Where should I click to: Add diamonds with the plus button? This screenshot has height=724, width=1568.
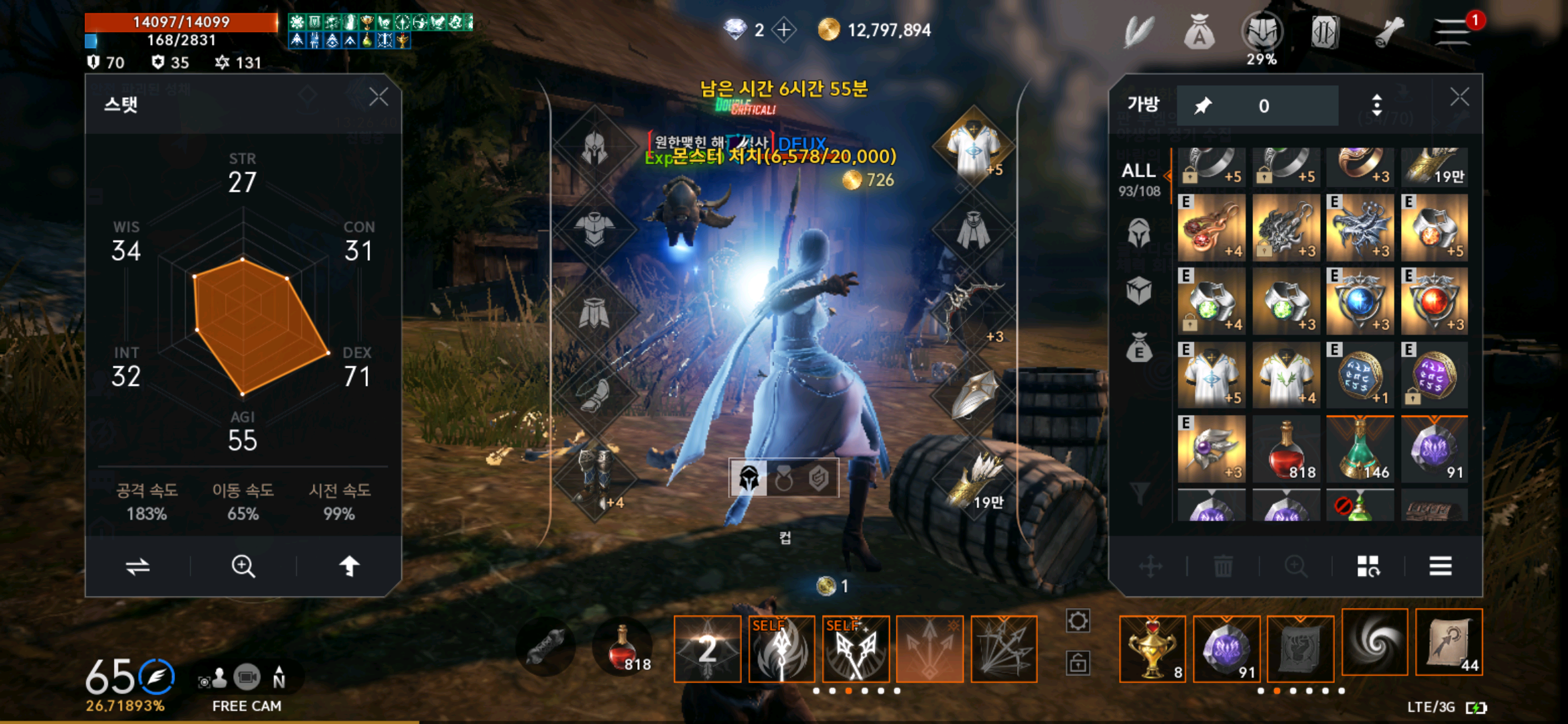783,30
